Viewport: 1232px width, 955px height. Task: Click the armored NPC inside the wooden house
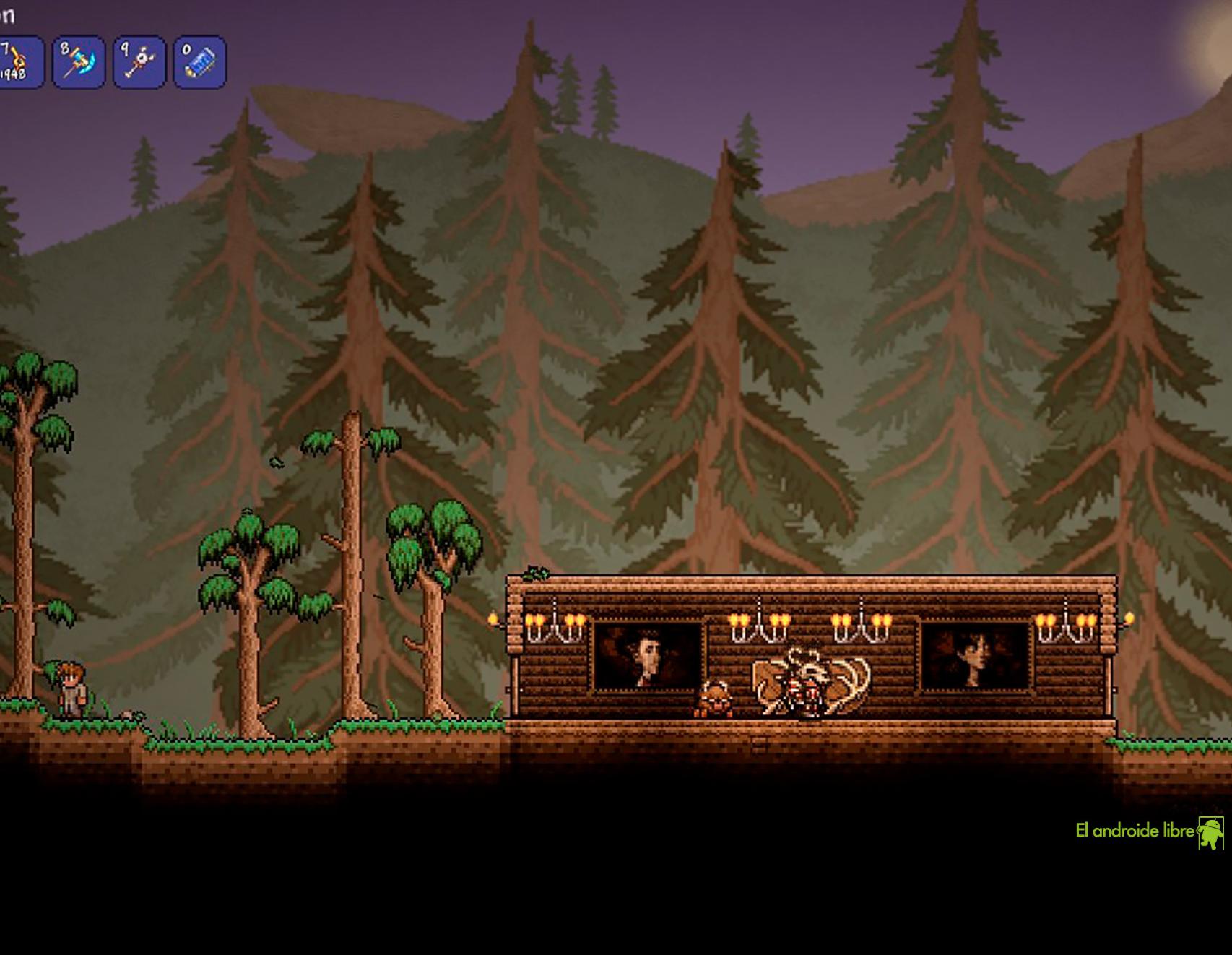click(809, 688)
